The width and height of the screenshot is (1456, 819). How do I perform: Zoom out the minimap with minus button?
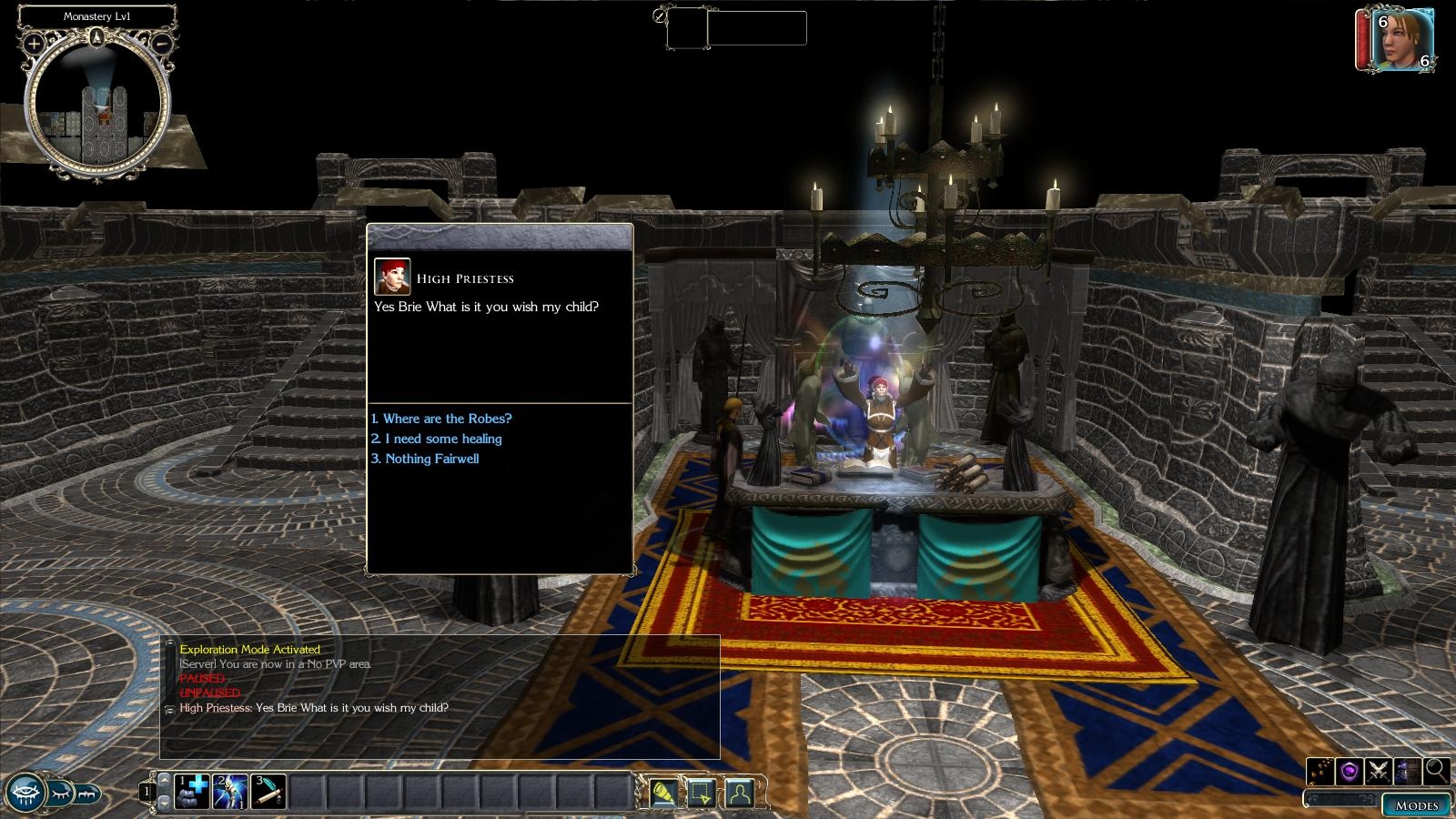coord(162,43)
